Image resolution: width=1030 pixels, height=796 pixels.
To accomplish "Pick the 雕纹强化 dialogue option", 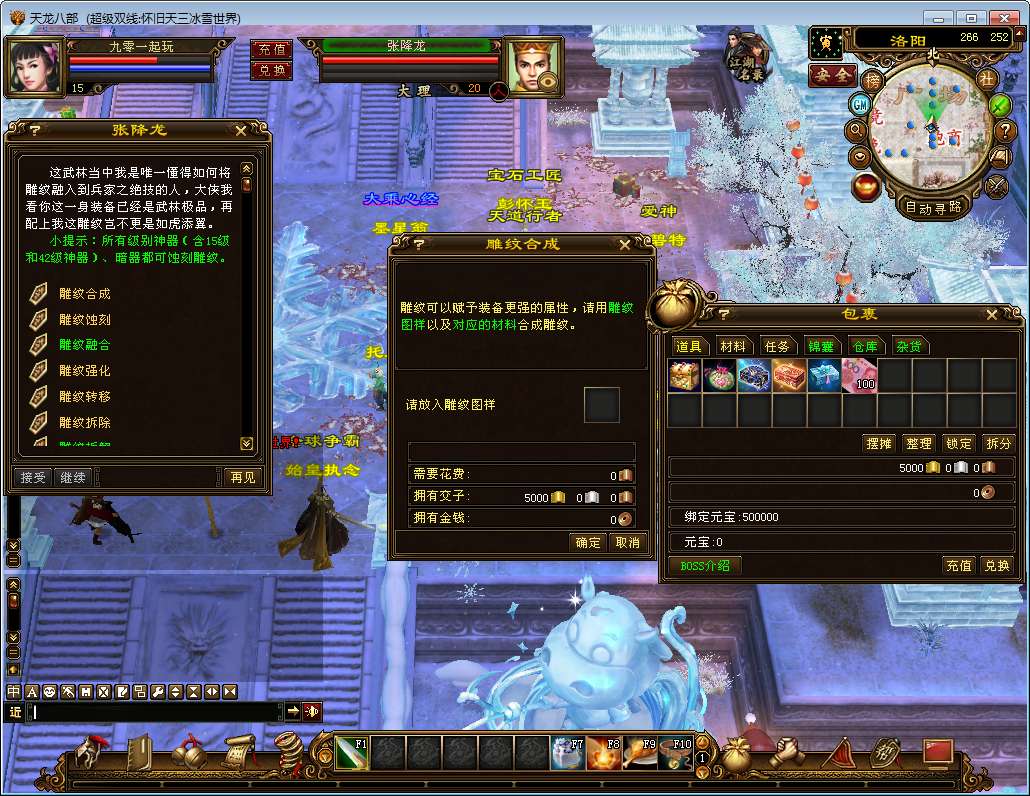I will (85, 371).
